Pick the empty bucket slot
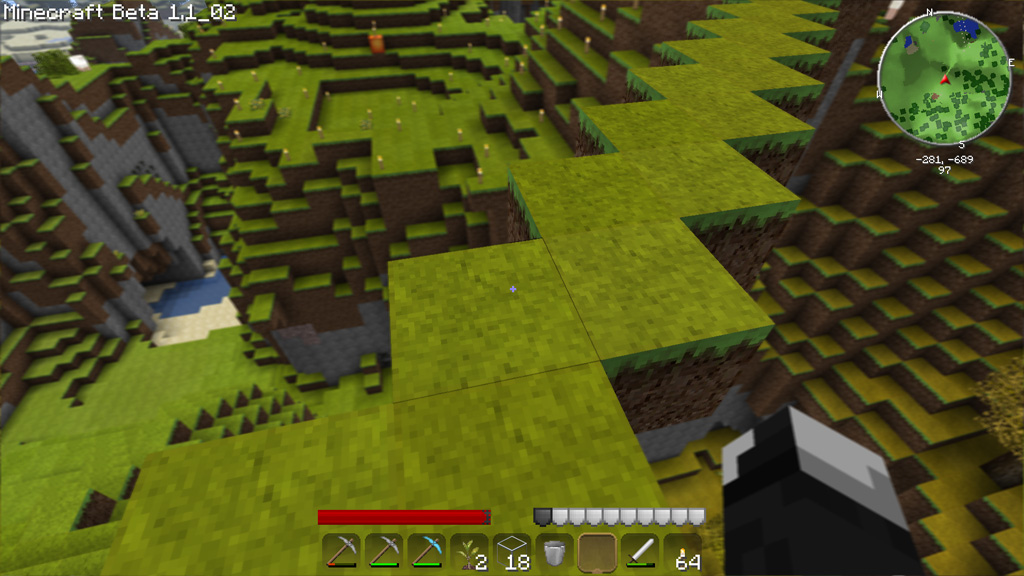This screenshot has width=1024, height=576. pos(554,552)
